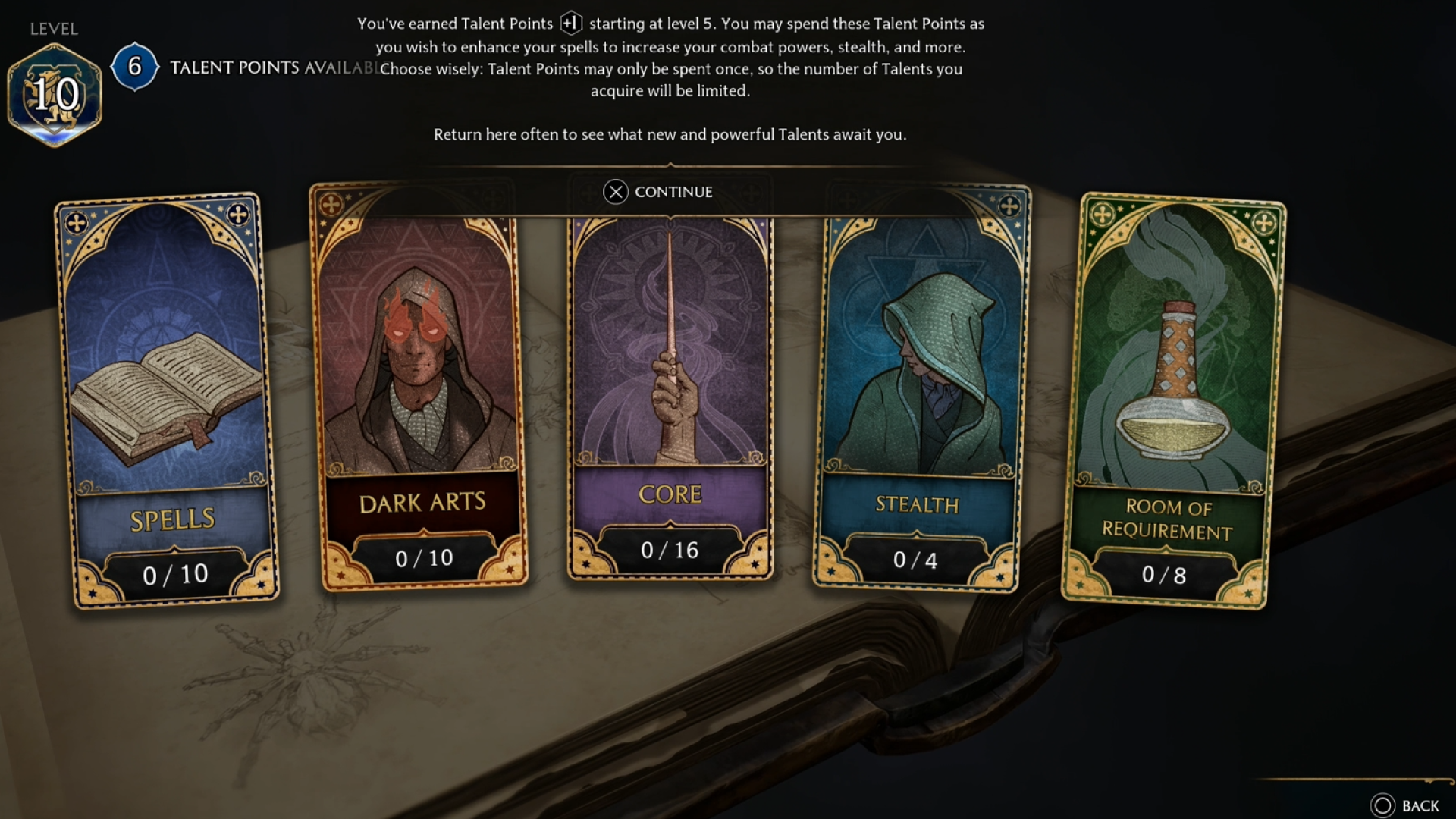Click the X Continue button icon
1456x819 pixels.
click(x=616, y=193)
